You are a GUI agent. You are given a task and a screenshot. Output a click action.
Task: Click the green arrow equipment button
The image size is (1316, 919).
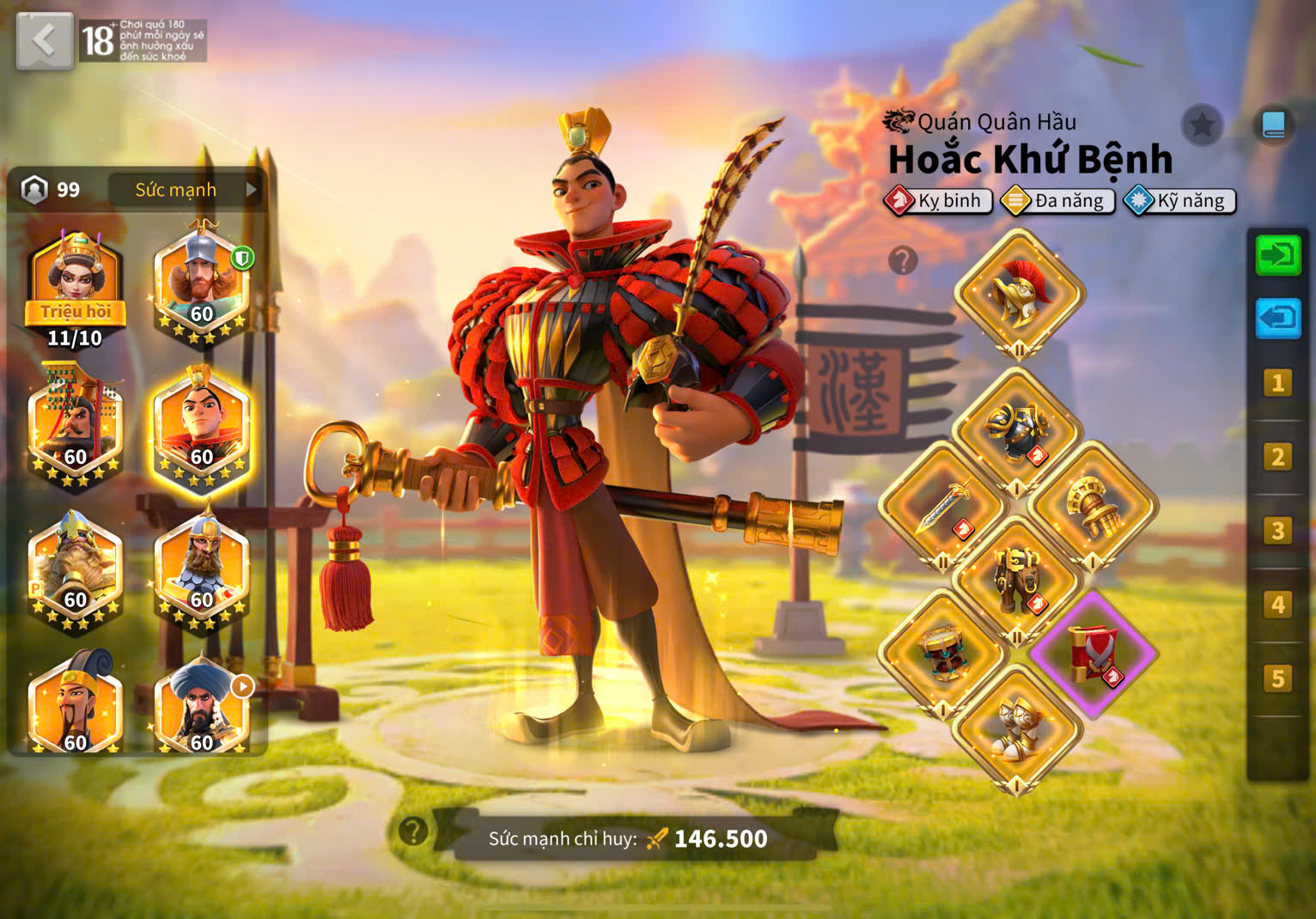1278,255
